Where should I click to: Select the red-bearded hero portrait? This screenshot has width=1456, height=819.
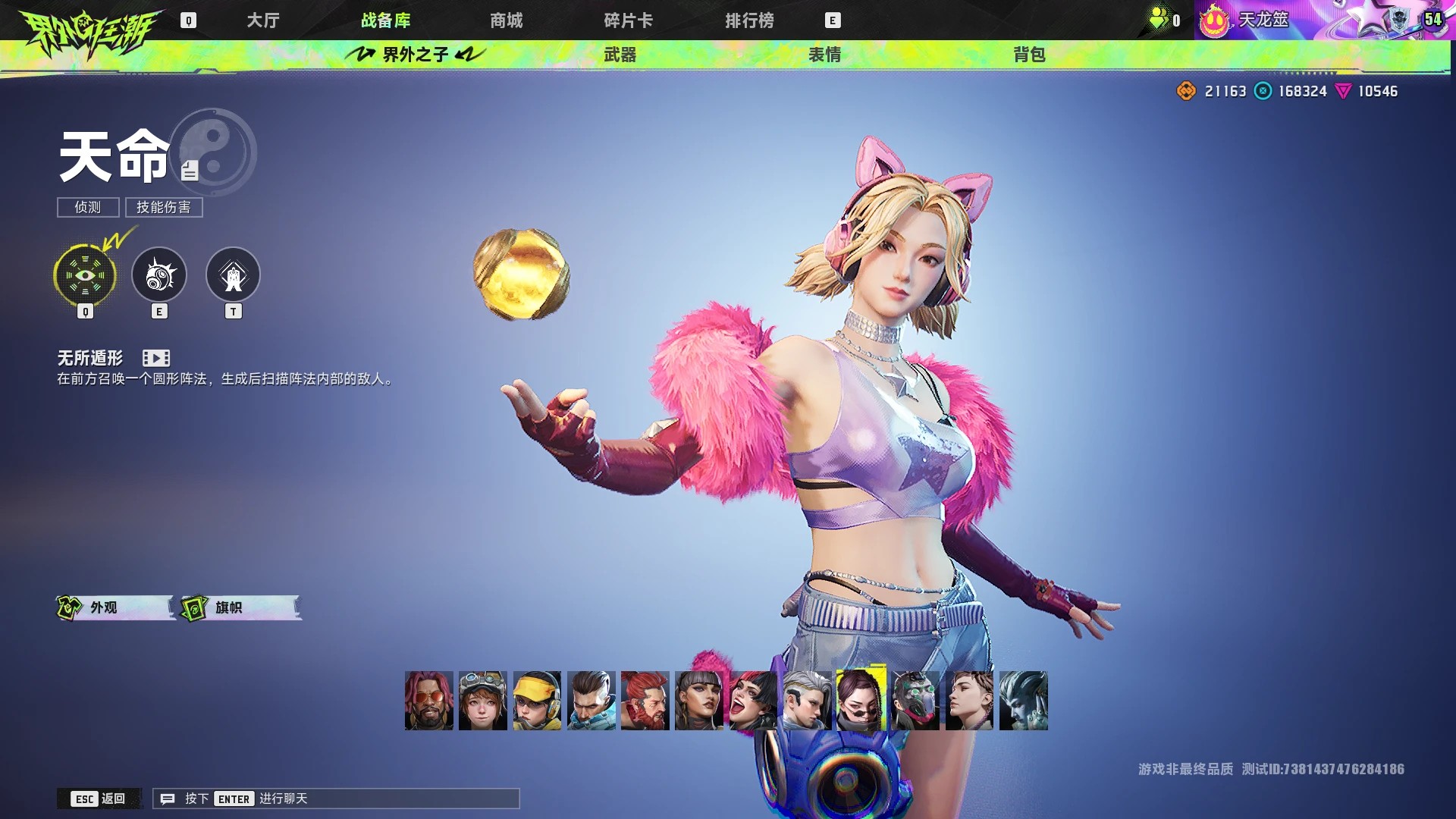[645, 701]
